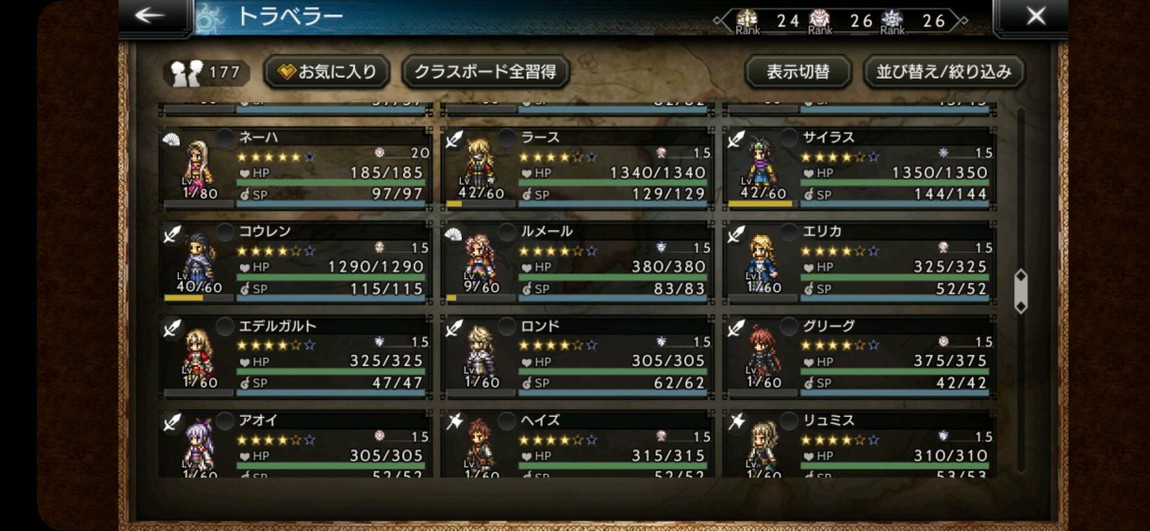Go back with the arrow button
The width and height of the screenshot is (1150, 531).
151,16
